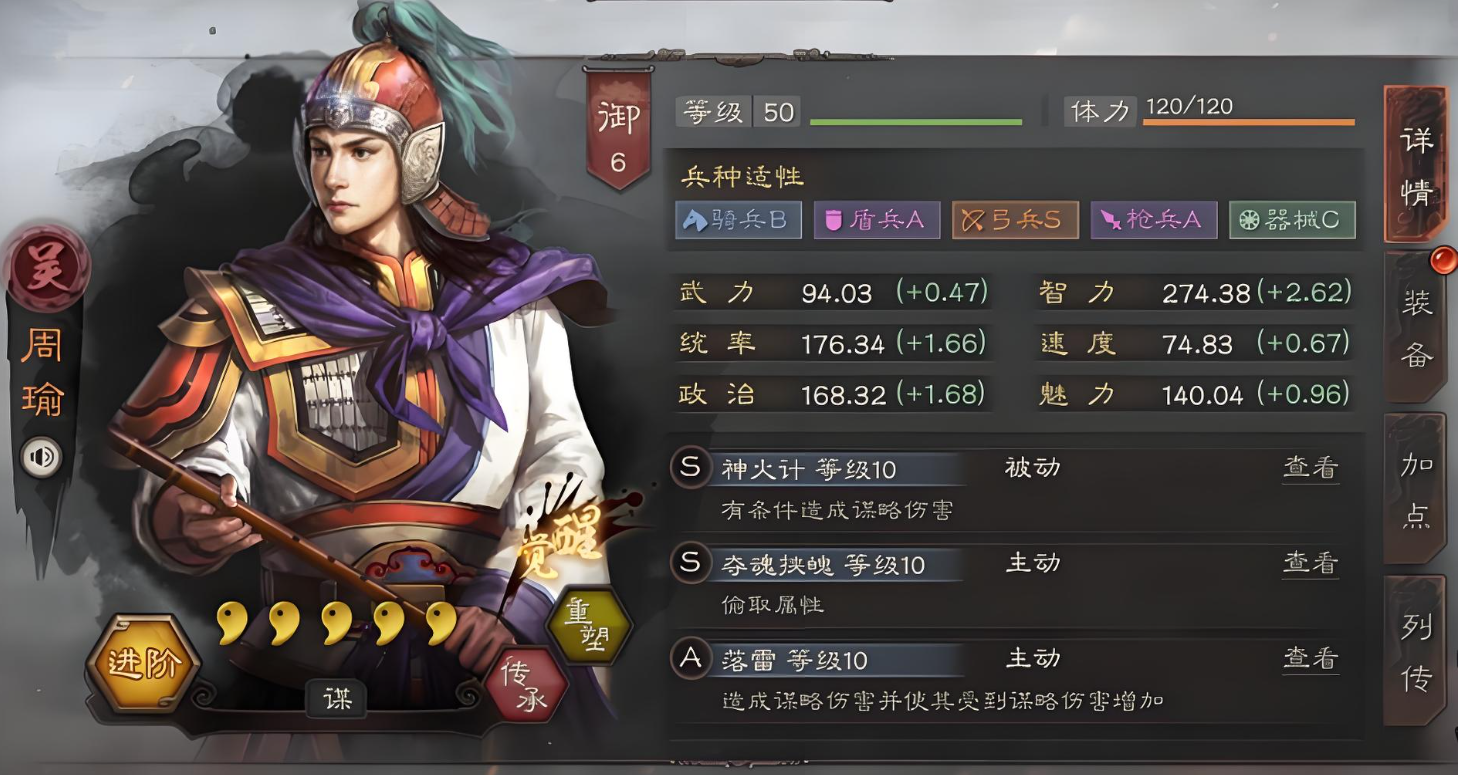Open the 传承 inheritance function
1458x775 pixels.
point(525,684)
